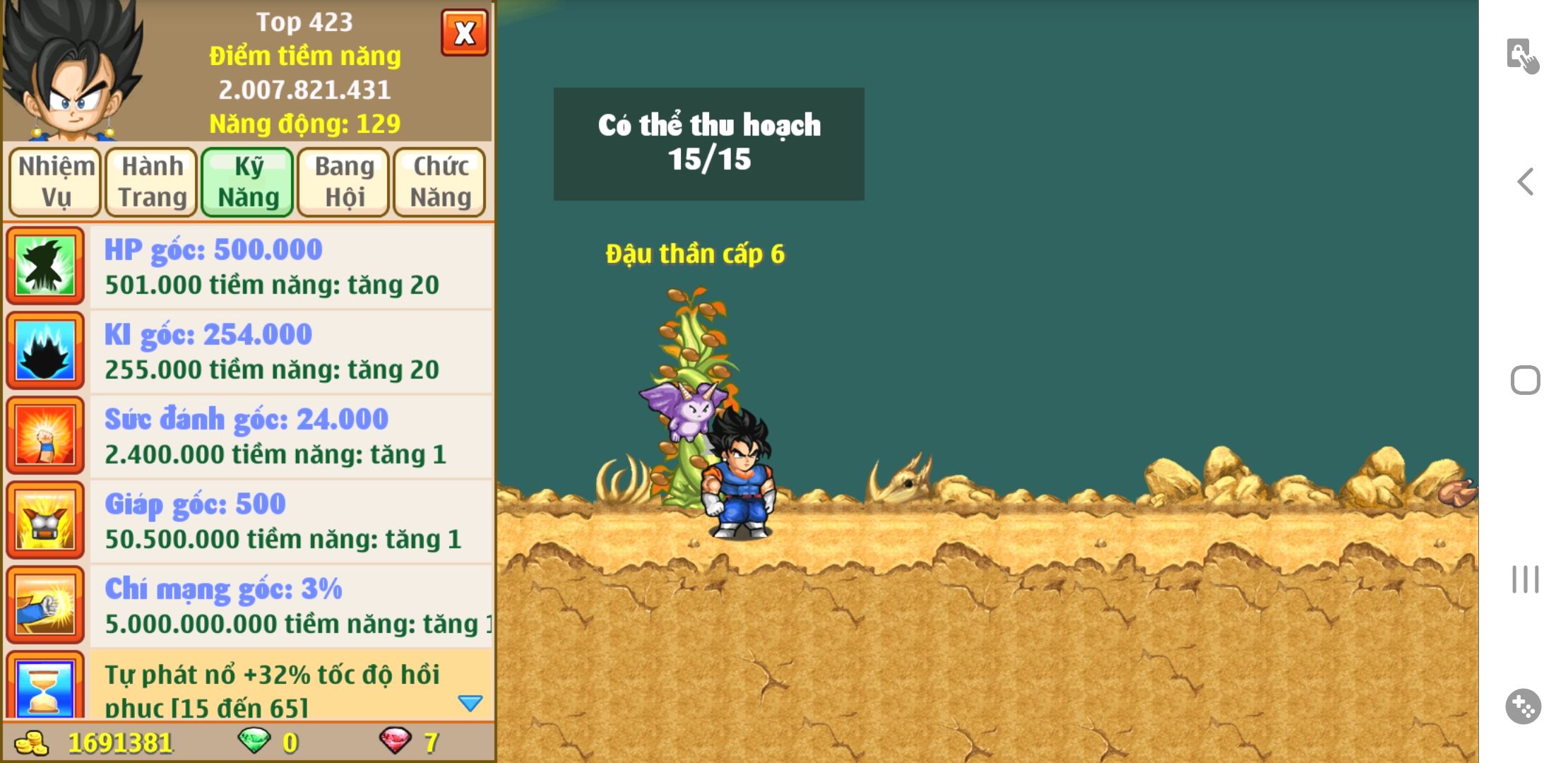
Task: Tap the blue KI aura icon
Action: coord(46,350)
